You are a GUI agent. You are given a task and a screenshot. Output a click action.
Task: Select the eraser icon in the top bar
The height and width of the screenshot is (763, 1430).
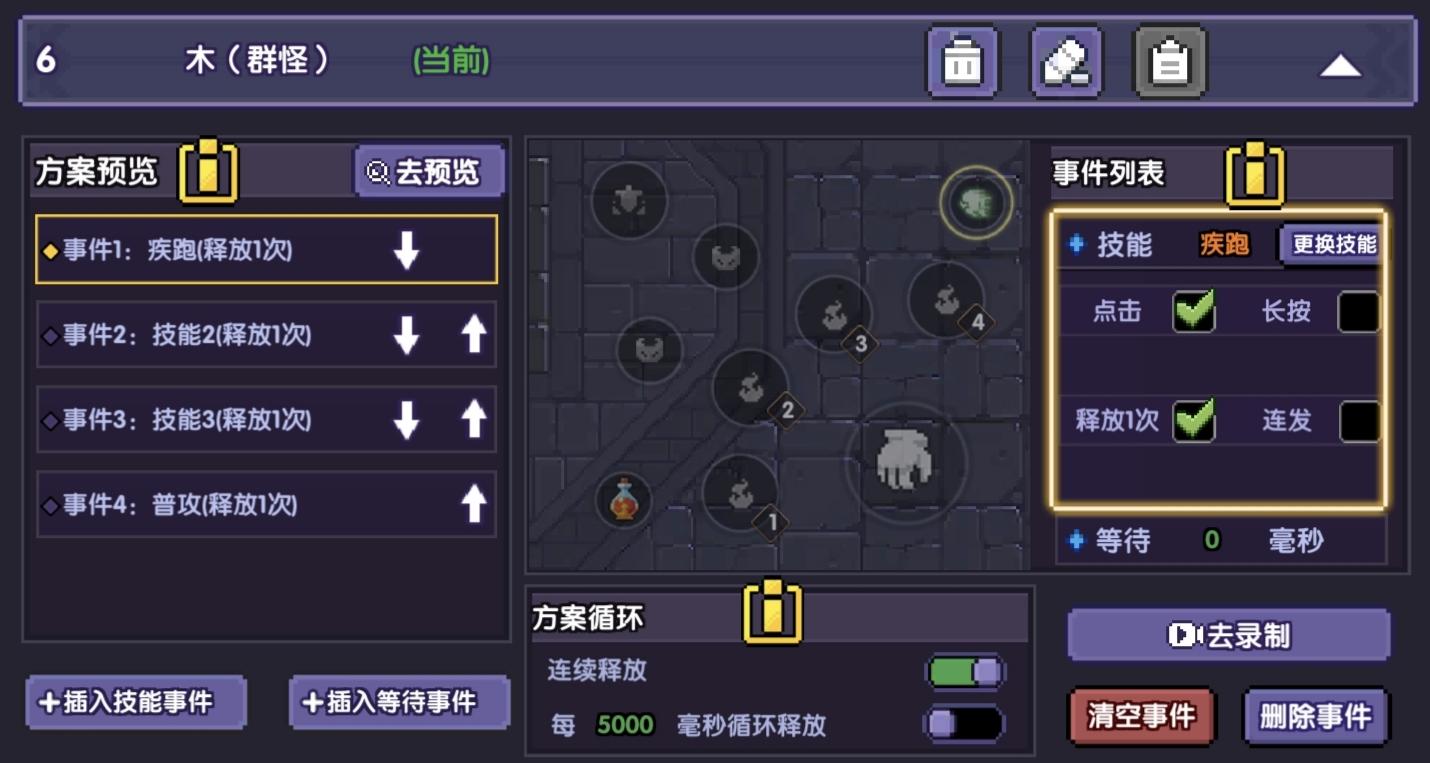click(x=1066, y=61)
